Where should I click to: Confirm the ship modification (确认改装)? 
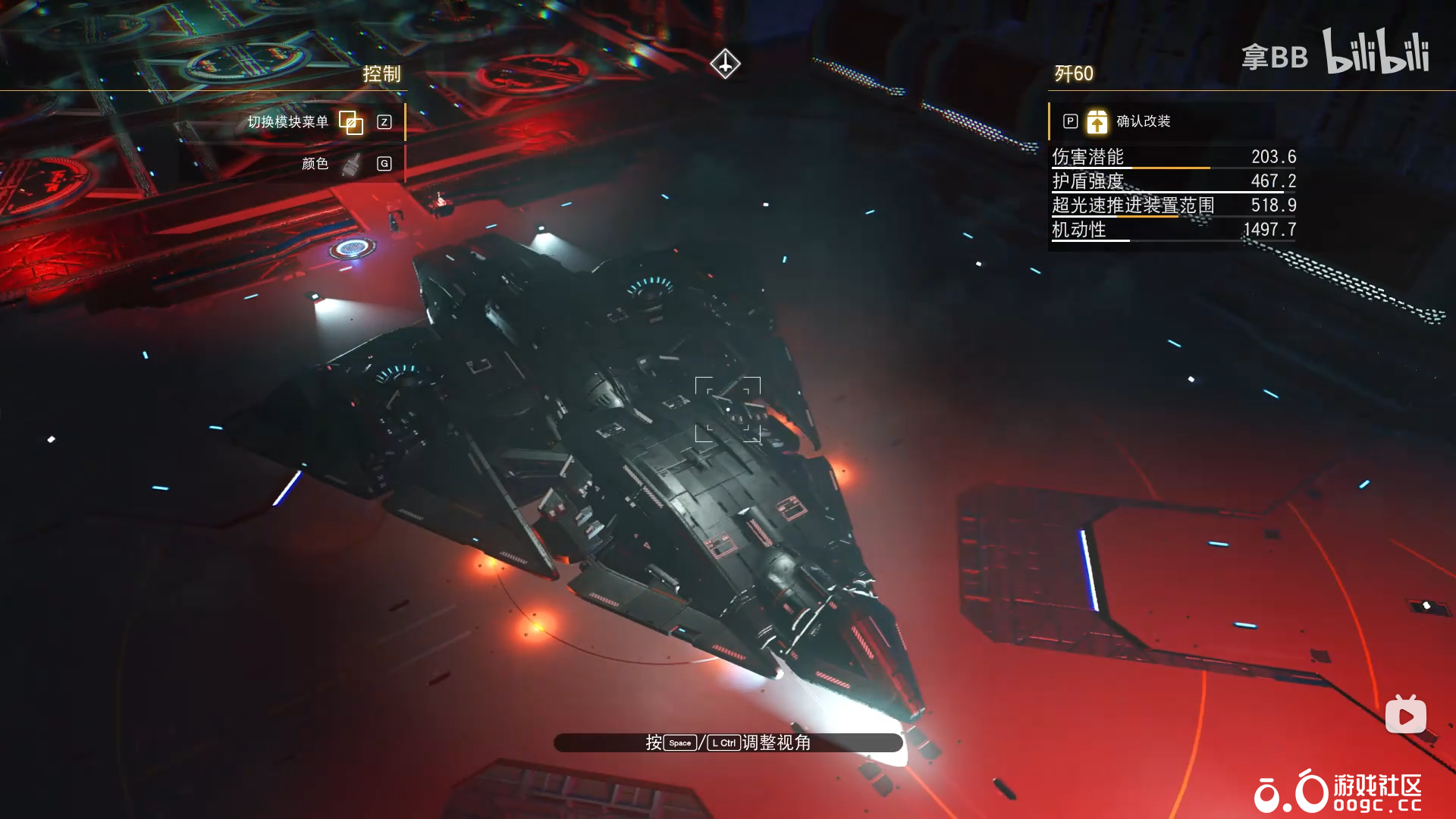click(x=1142, y=121)
